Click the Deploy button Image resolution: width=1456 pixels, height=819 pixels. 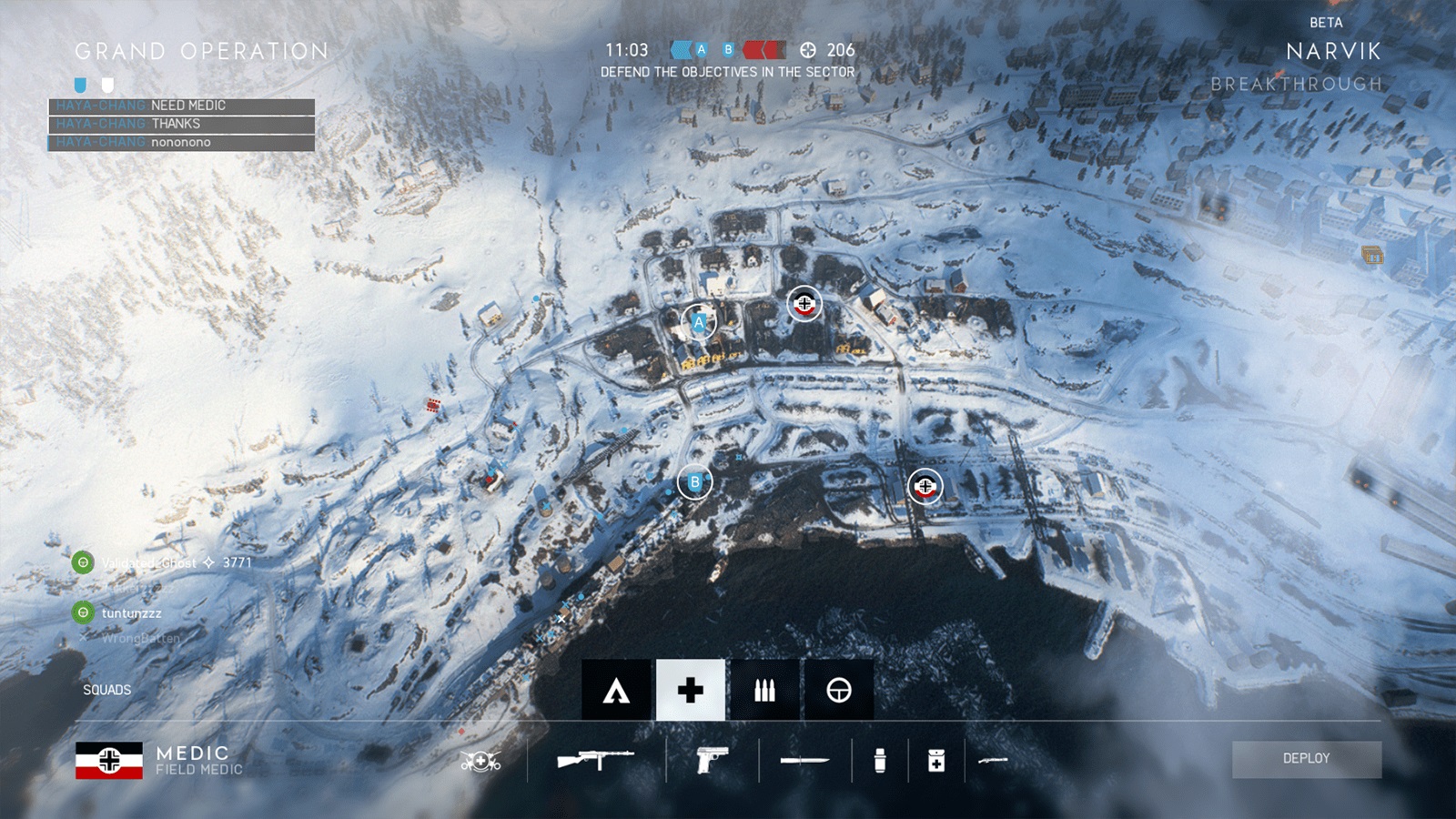pos(1306,759)
